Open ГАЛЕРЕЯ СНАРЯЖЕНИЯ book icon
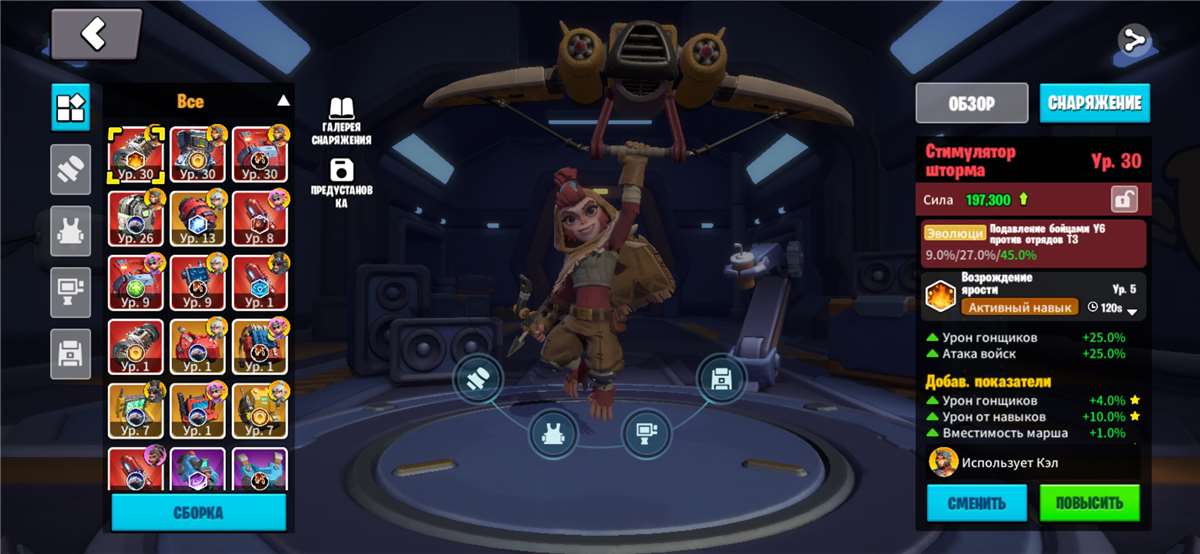1200x554 pixels. pyautogui.click(x=341, y=121)
